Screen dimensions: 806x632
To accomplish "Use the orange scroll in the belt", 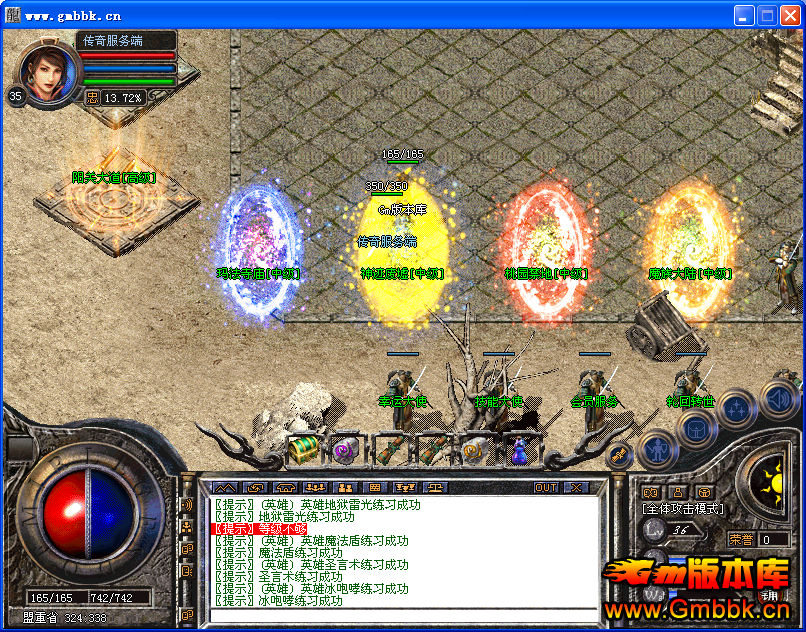I will [x=473, y=451].
